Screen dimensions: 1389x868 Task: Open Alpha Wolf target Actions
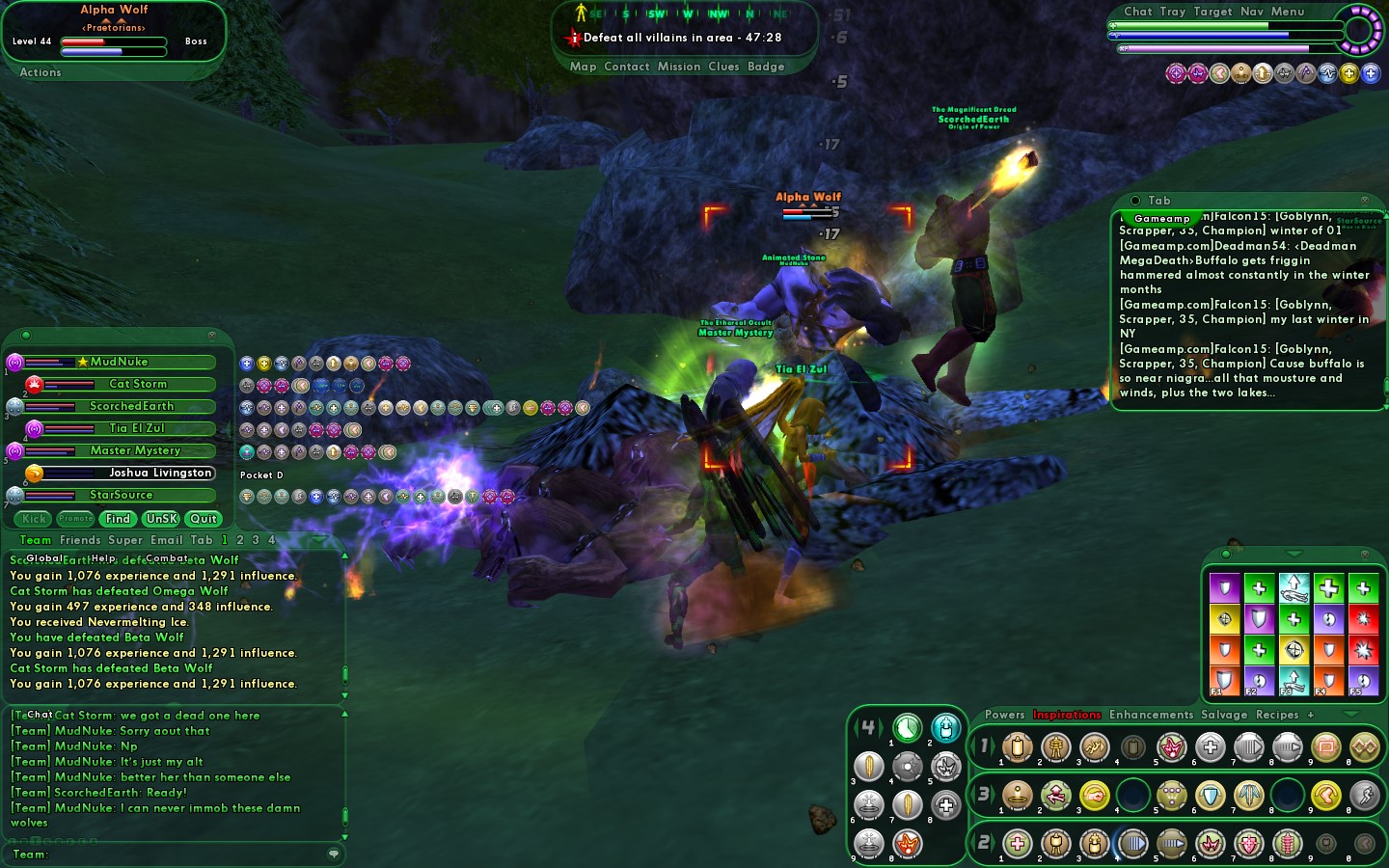(x=41, y=72)
